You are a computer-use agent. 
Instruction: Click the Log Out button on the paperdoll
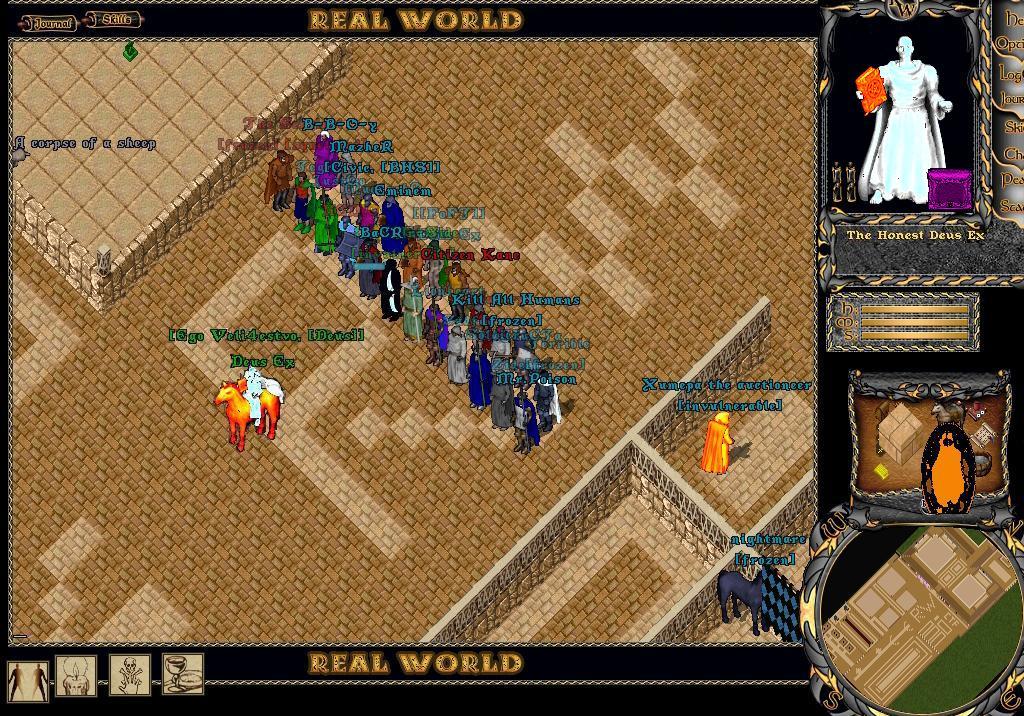(1011, 73)
